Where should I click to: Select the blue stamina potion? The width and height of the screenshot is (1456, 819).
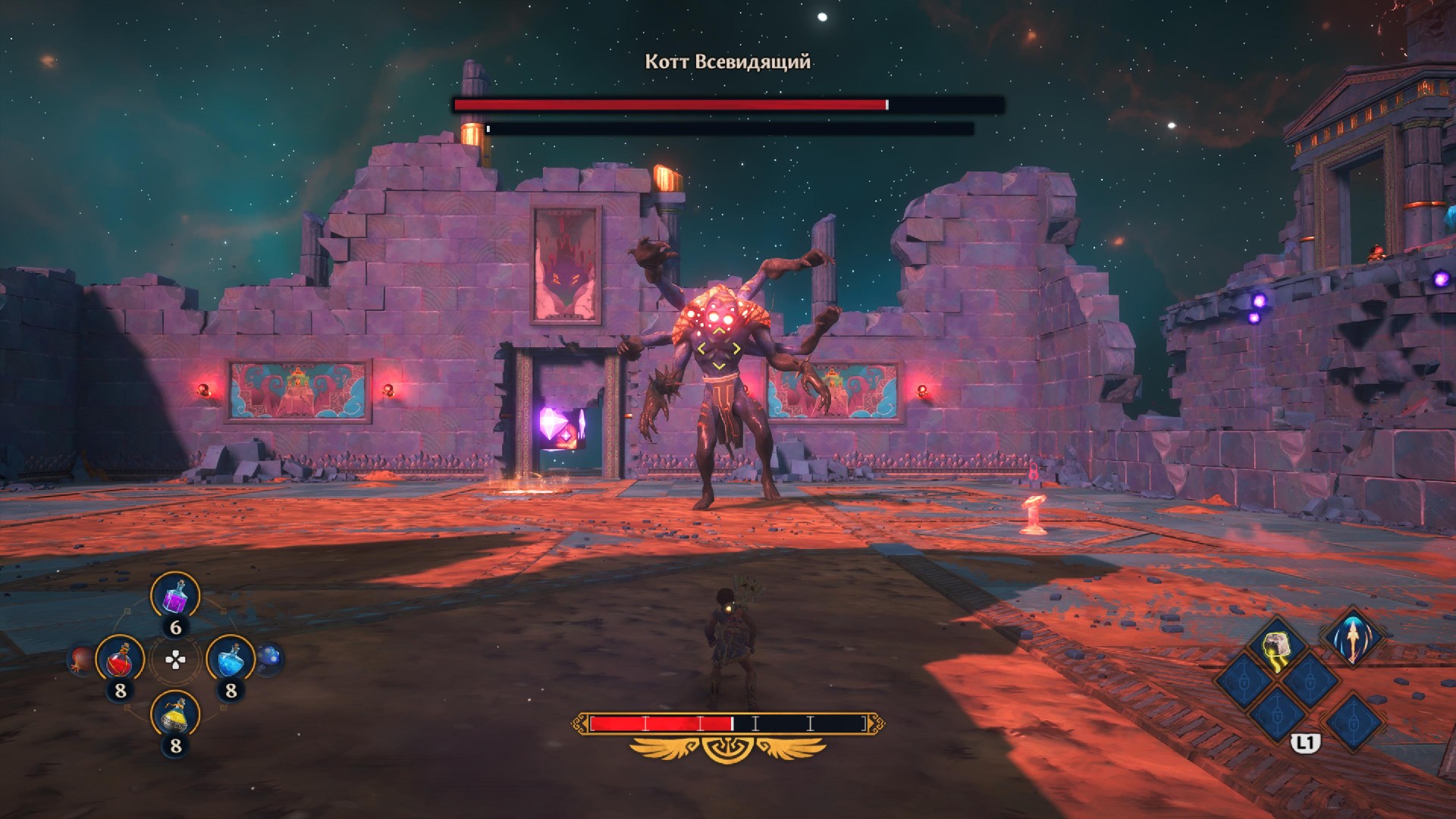(x=231, y=660)
